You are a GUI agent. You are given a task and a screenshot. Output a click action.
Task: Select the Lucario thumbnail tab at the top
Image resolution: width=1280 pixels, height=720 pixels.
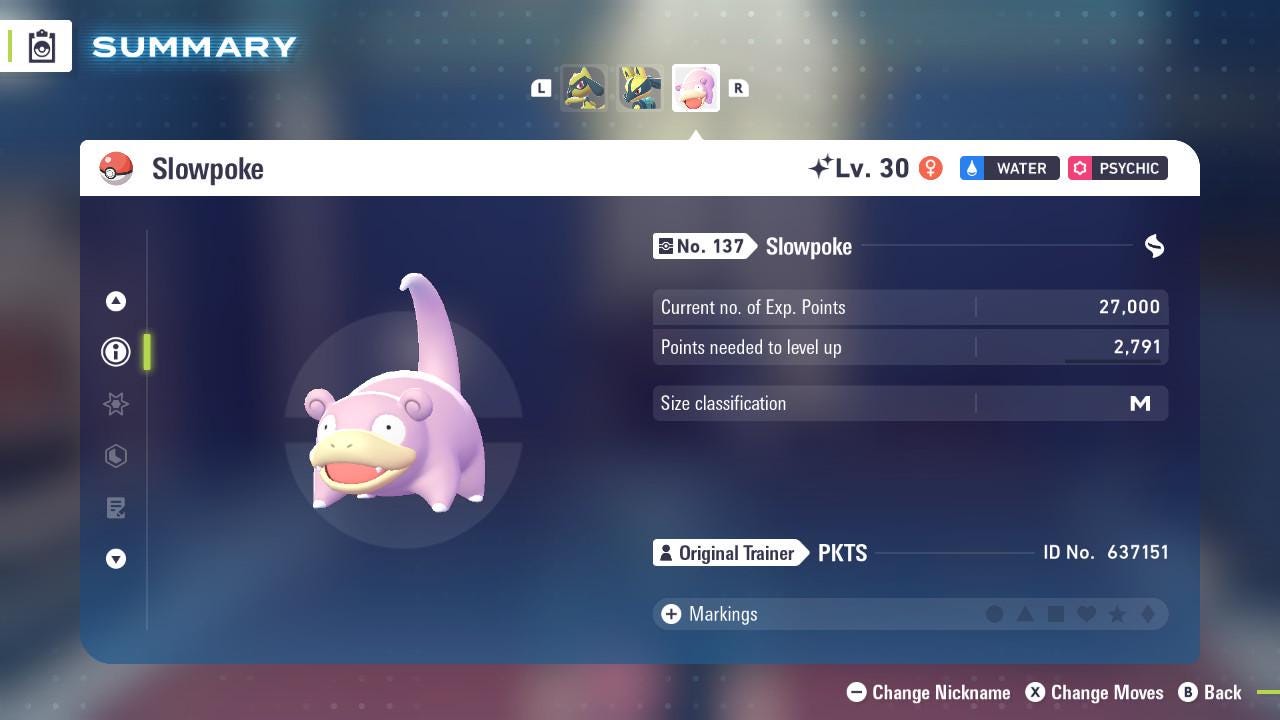(640, 88)
